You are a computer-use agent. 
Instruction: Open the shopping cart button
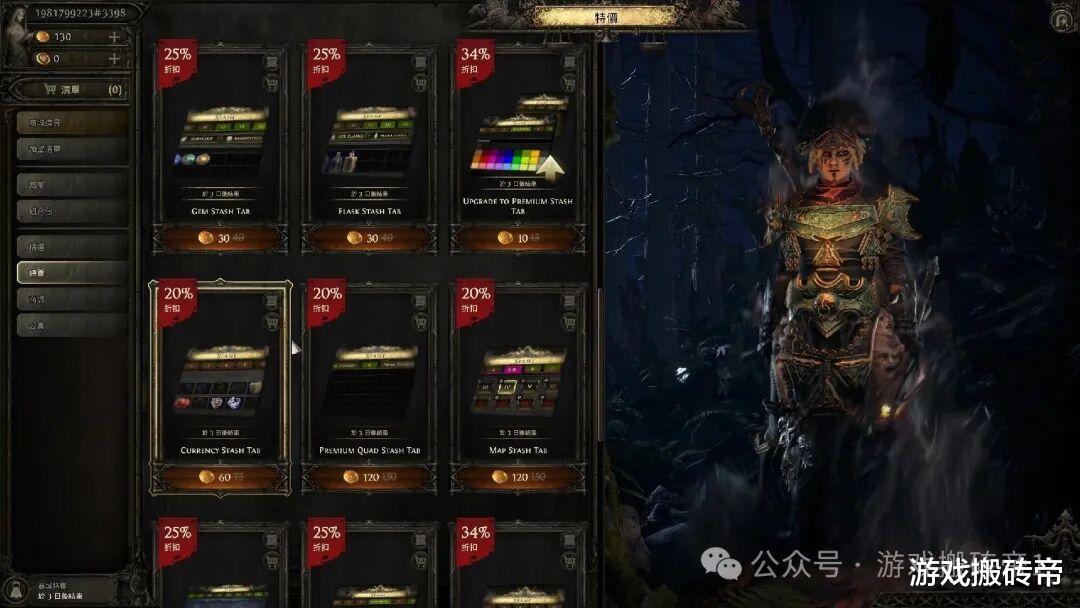68,90
